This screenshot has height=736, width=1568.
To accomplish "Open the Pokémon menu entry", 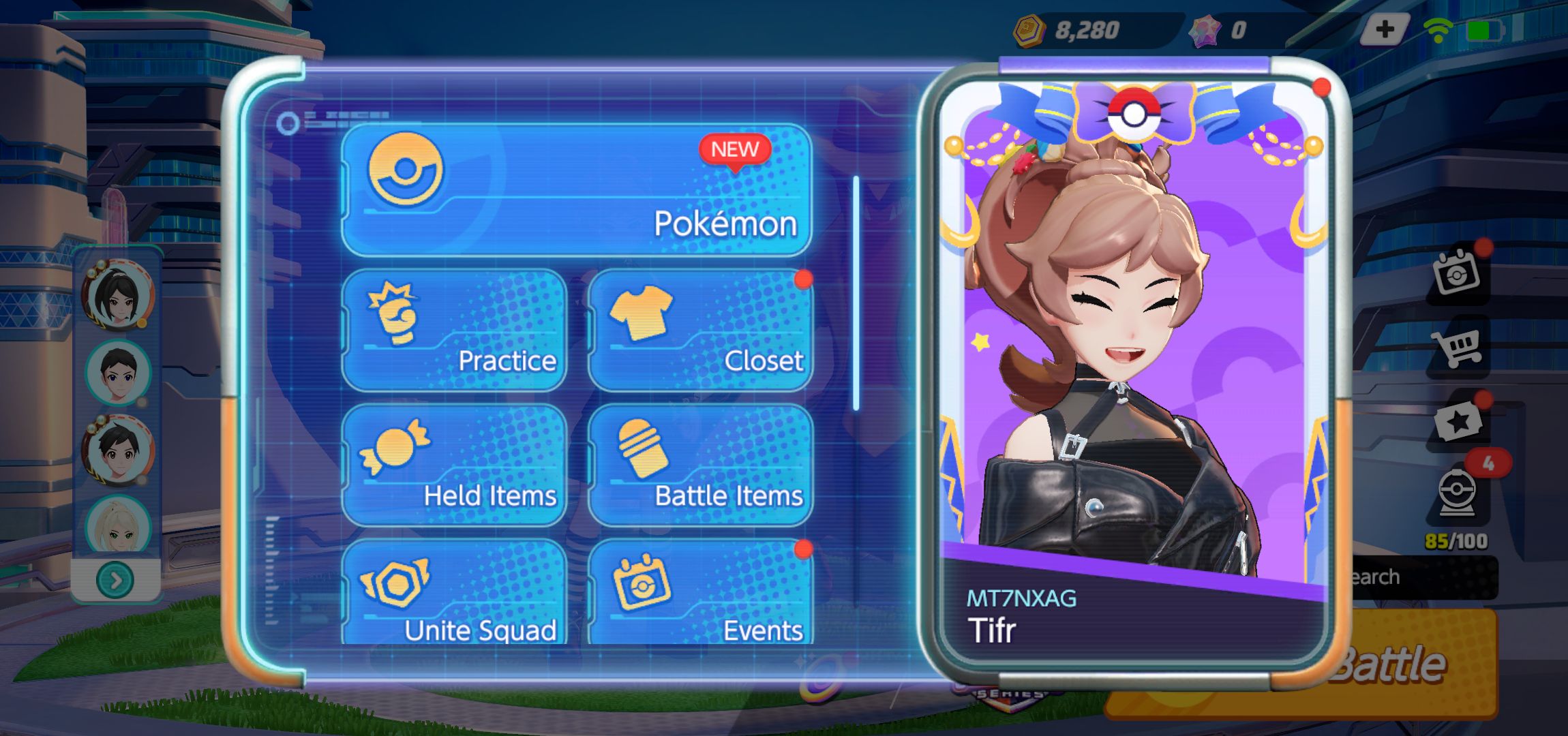I will (576, 189).
